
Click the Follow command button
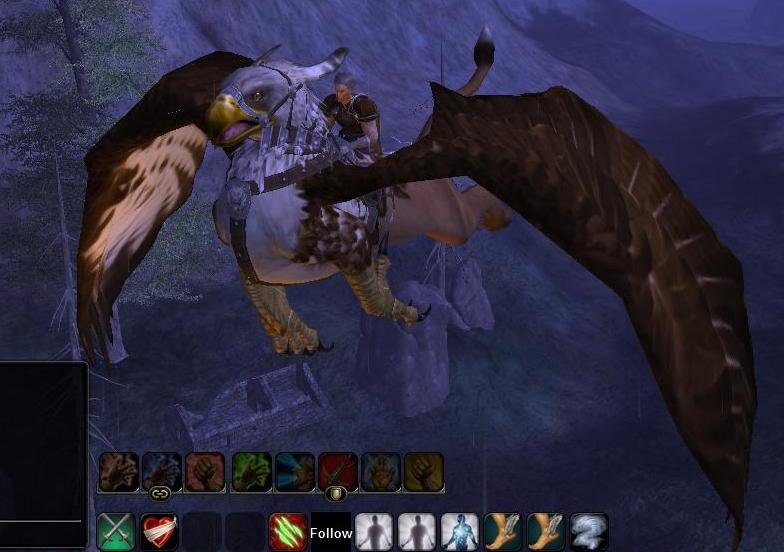pyautogui.click(x=331, y=533)
